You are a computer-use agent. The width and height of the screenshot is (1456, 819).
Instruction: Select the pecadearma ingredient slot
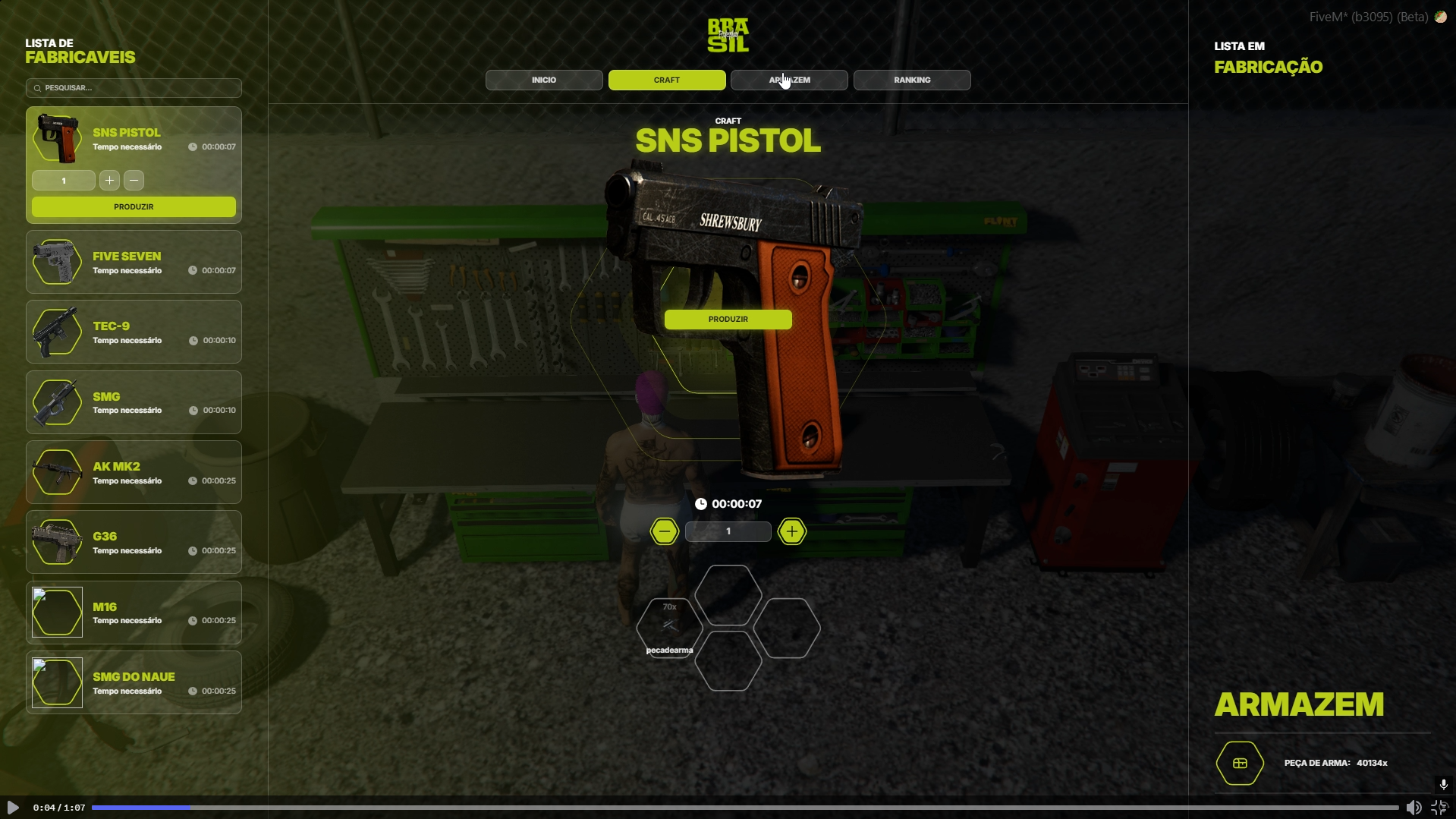point(669,627)
